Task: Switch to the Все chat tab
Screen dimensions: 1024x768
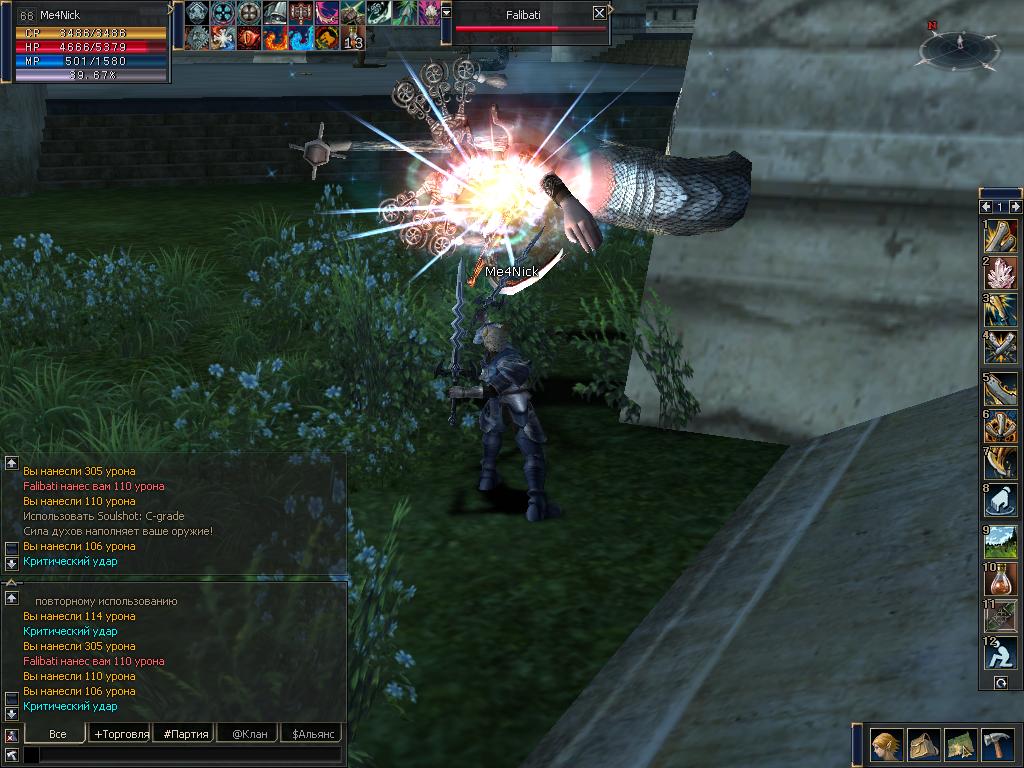Action: [57, 734]
